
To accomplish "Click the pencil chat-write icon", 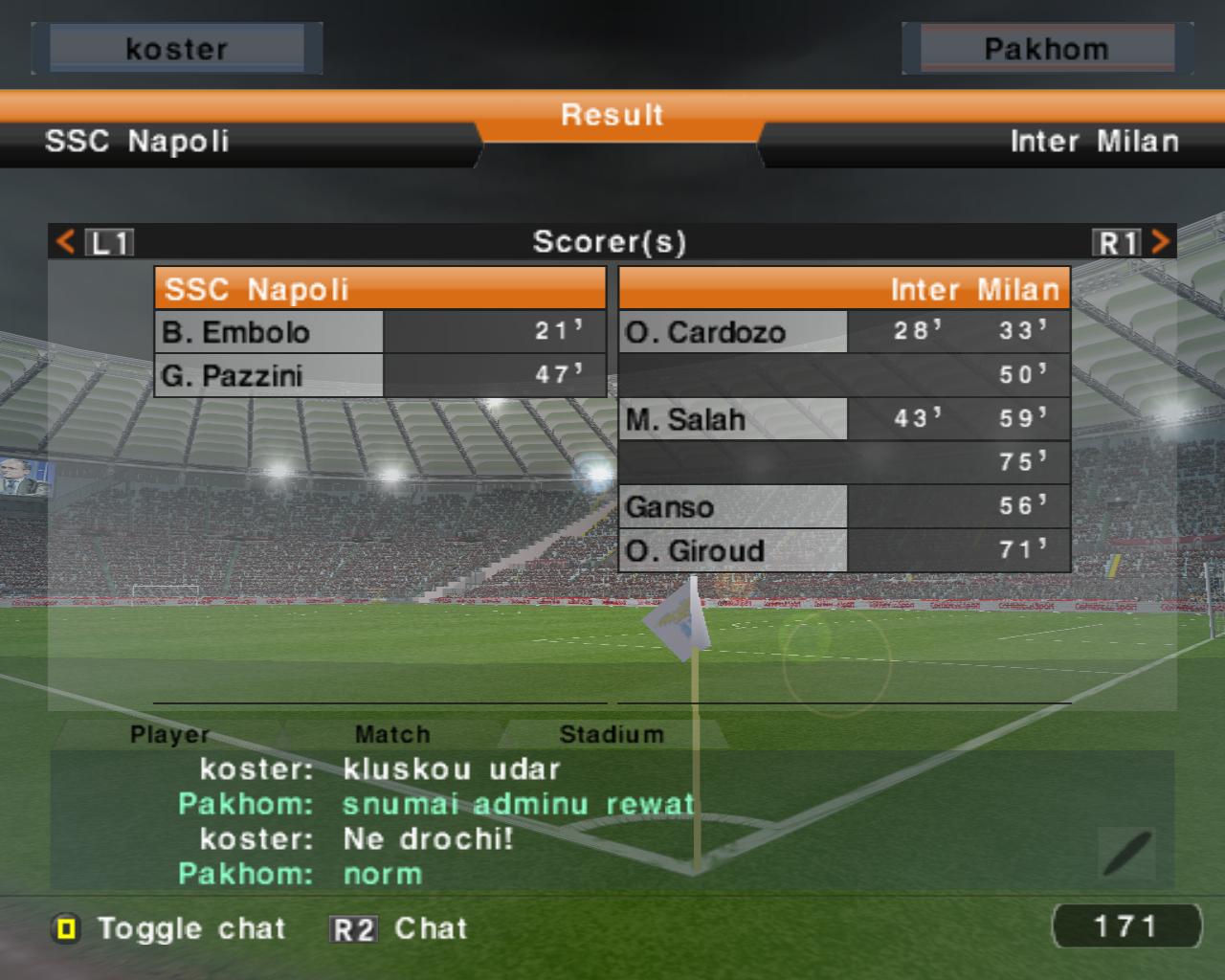I will click(x=1126, y=853).
